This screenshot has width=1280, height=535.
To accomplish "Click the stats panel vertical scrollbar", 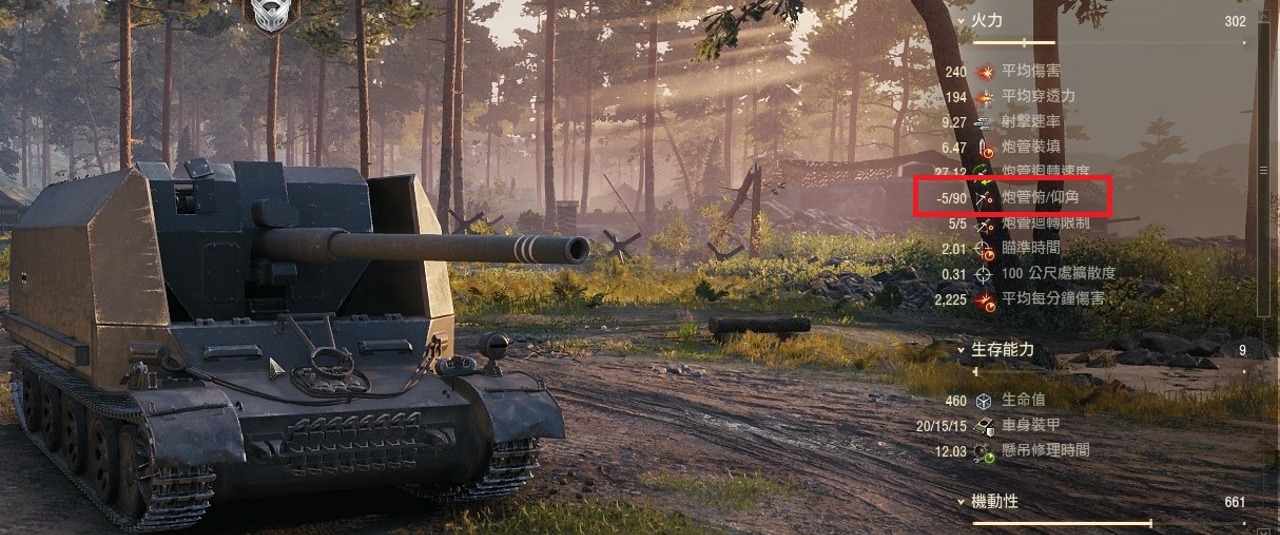I will click(1263, 170).
